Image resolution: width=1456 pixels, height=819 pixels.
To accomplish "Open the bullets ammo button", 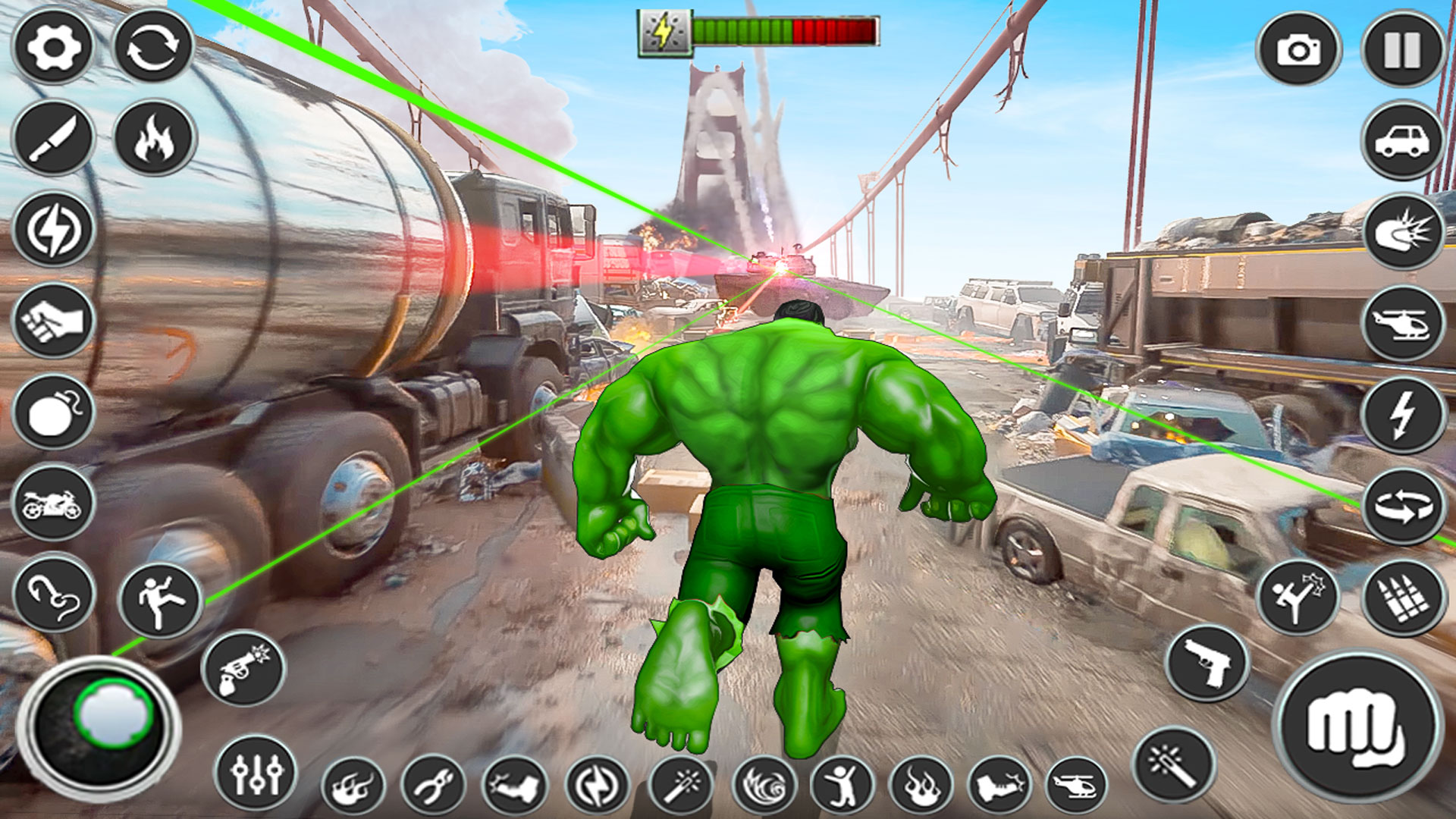I will pos(1402,598).
